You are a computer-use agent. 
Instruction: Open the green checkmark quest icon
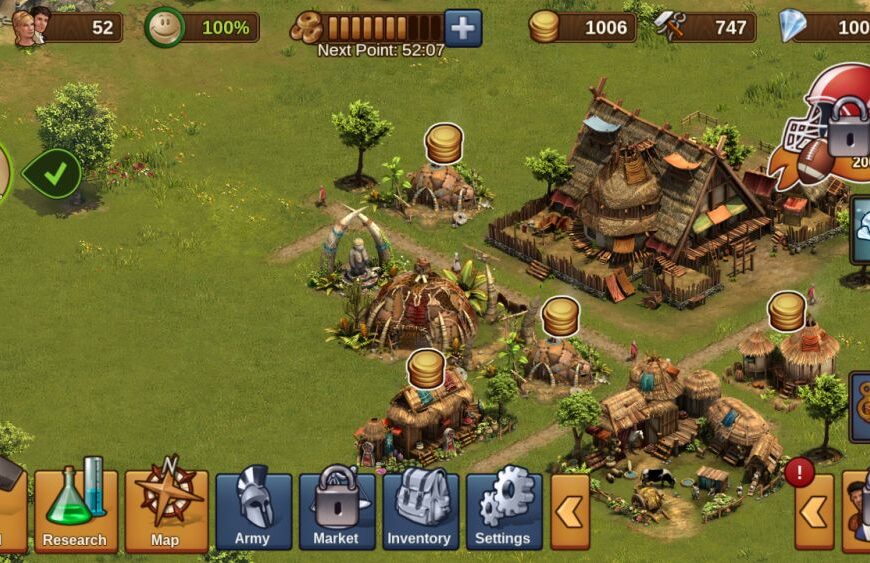[x=53, y=174]
